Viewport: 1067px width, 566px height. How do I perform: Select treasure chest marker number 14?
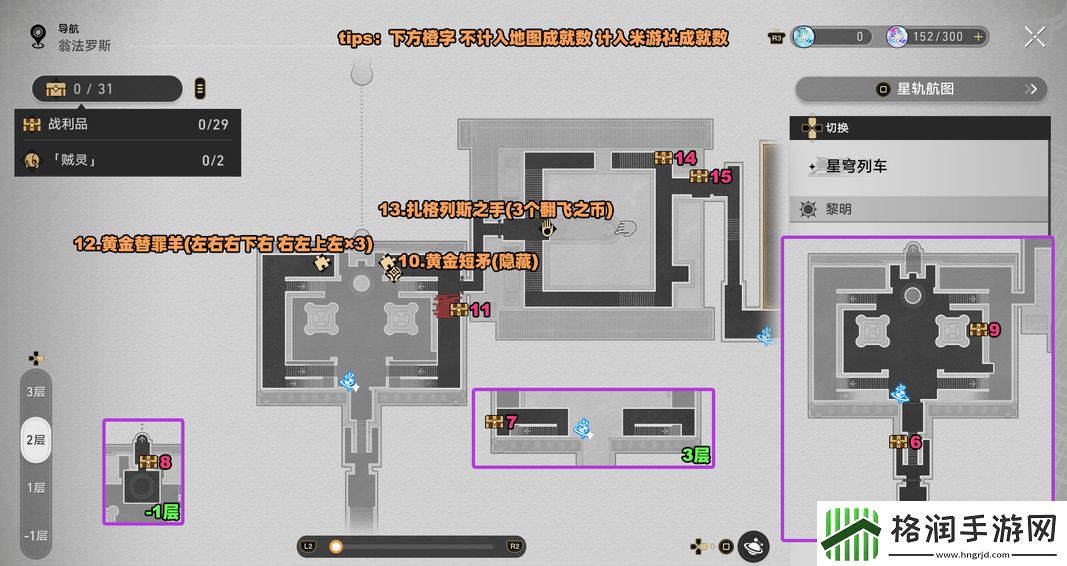[x=664, y=158]
